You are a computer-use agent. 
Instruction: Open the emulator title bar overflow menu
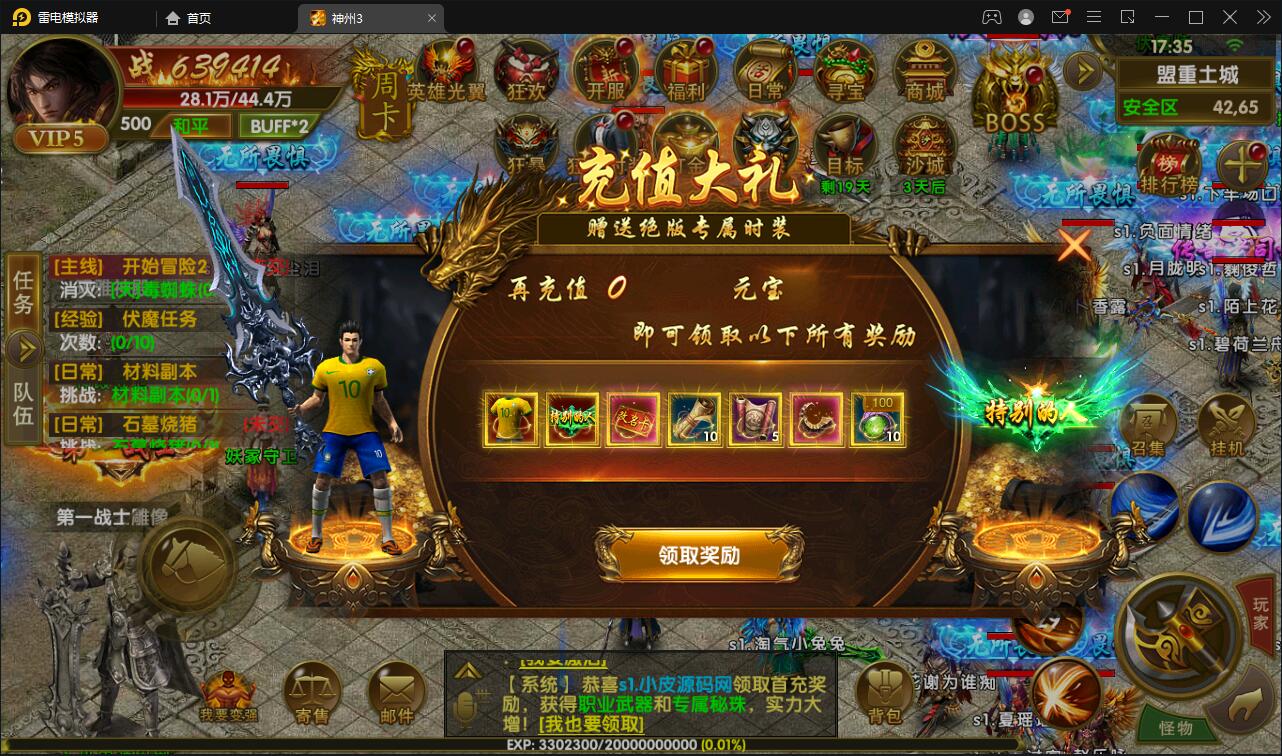pyautogui.click(x=1094, y=17)
